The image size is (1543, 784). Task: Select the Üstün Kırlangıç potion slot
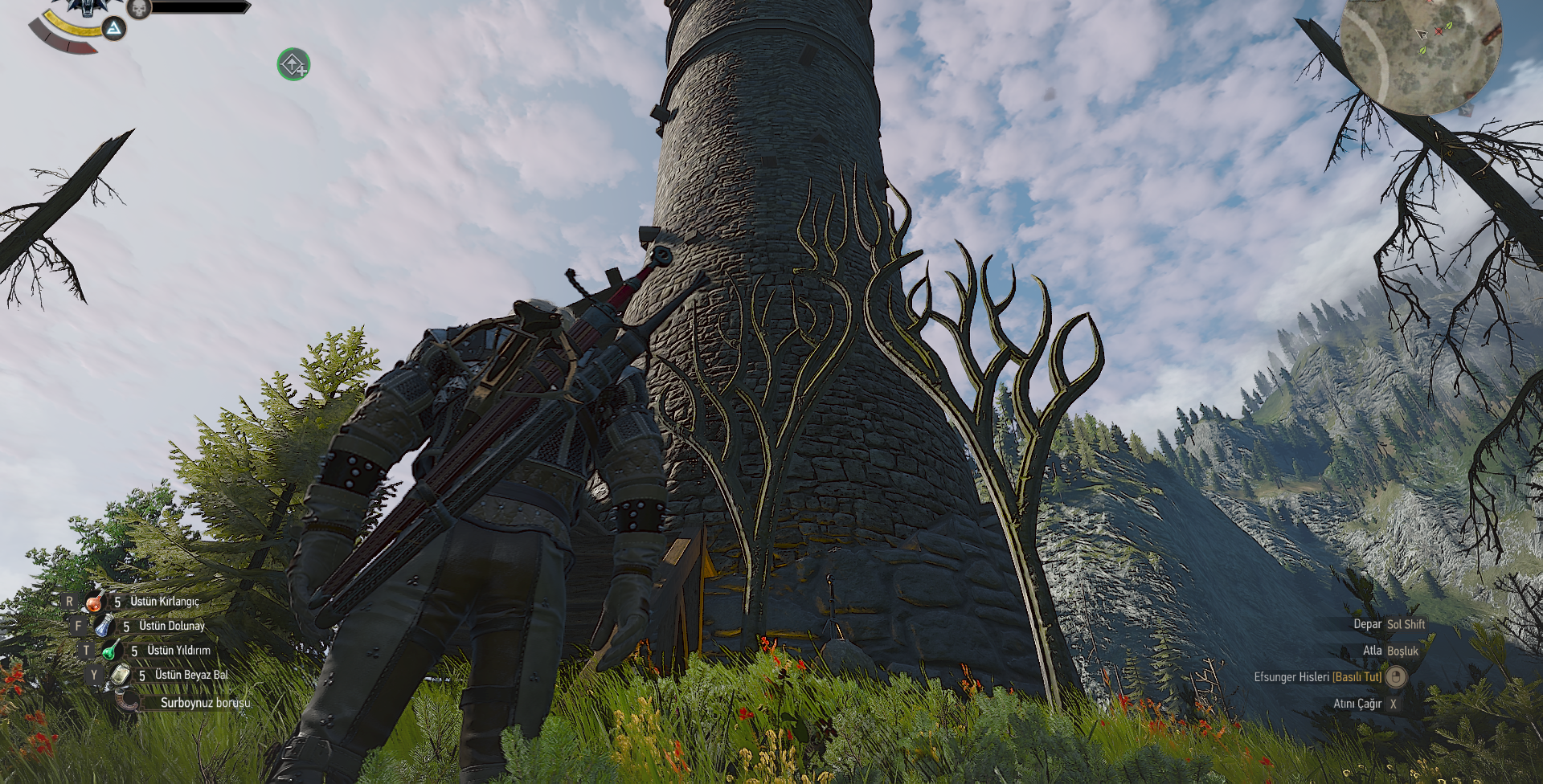(95, 602)
